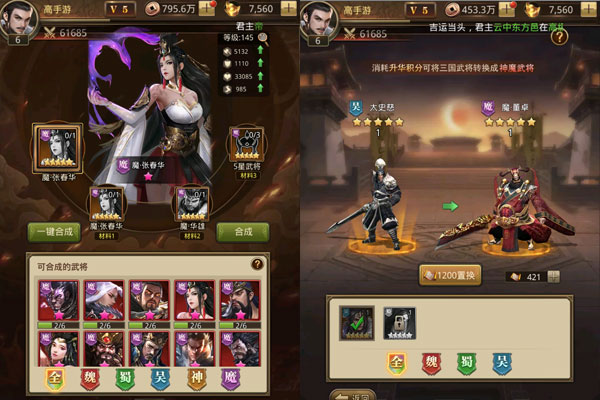Viewport: 600px width, 400px height.
Task: Open help beside 可合成的武将 heading
Action: click(257, 264)
